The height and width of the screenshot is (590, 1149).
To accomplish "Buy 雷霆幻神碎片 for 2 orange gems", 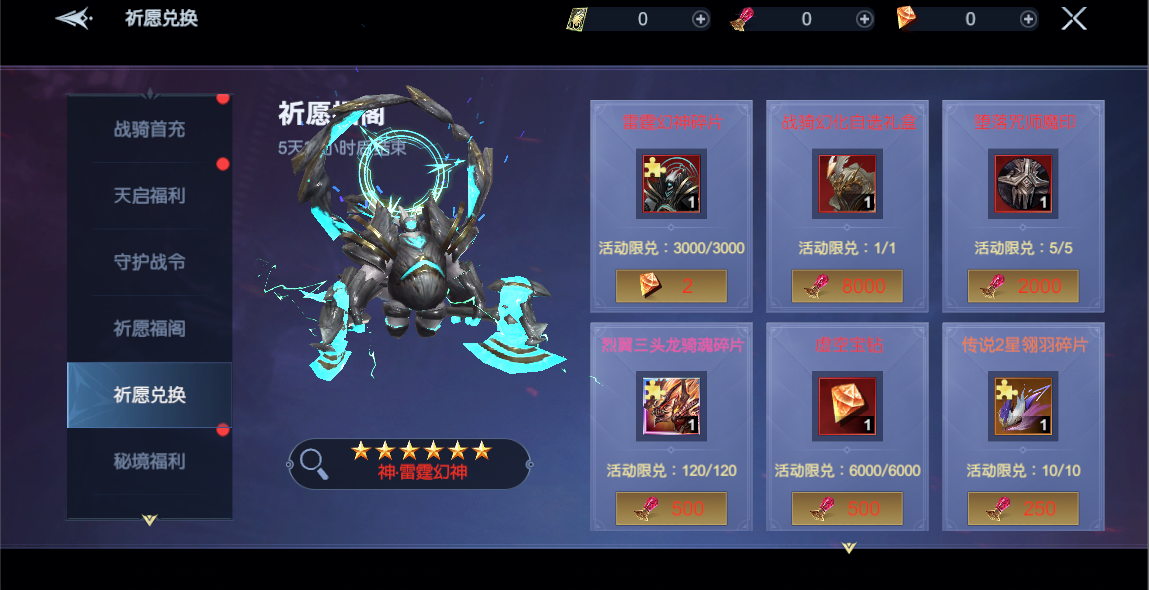I will tap(671, 286).
